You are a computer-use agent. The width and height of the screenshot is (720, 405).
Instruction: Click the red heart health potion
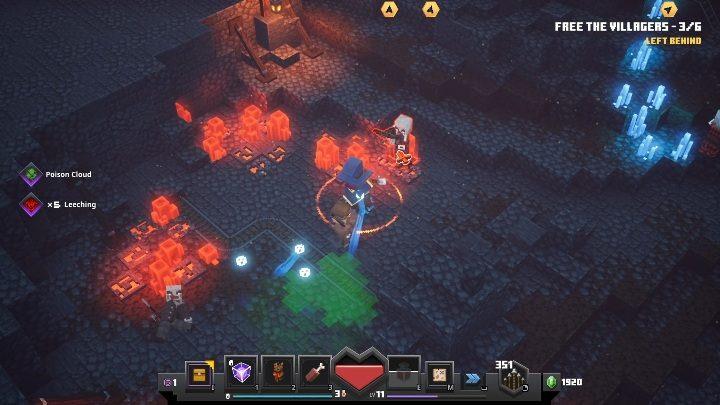[359, 372]
